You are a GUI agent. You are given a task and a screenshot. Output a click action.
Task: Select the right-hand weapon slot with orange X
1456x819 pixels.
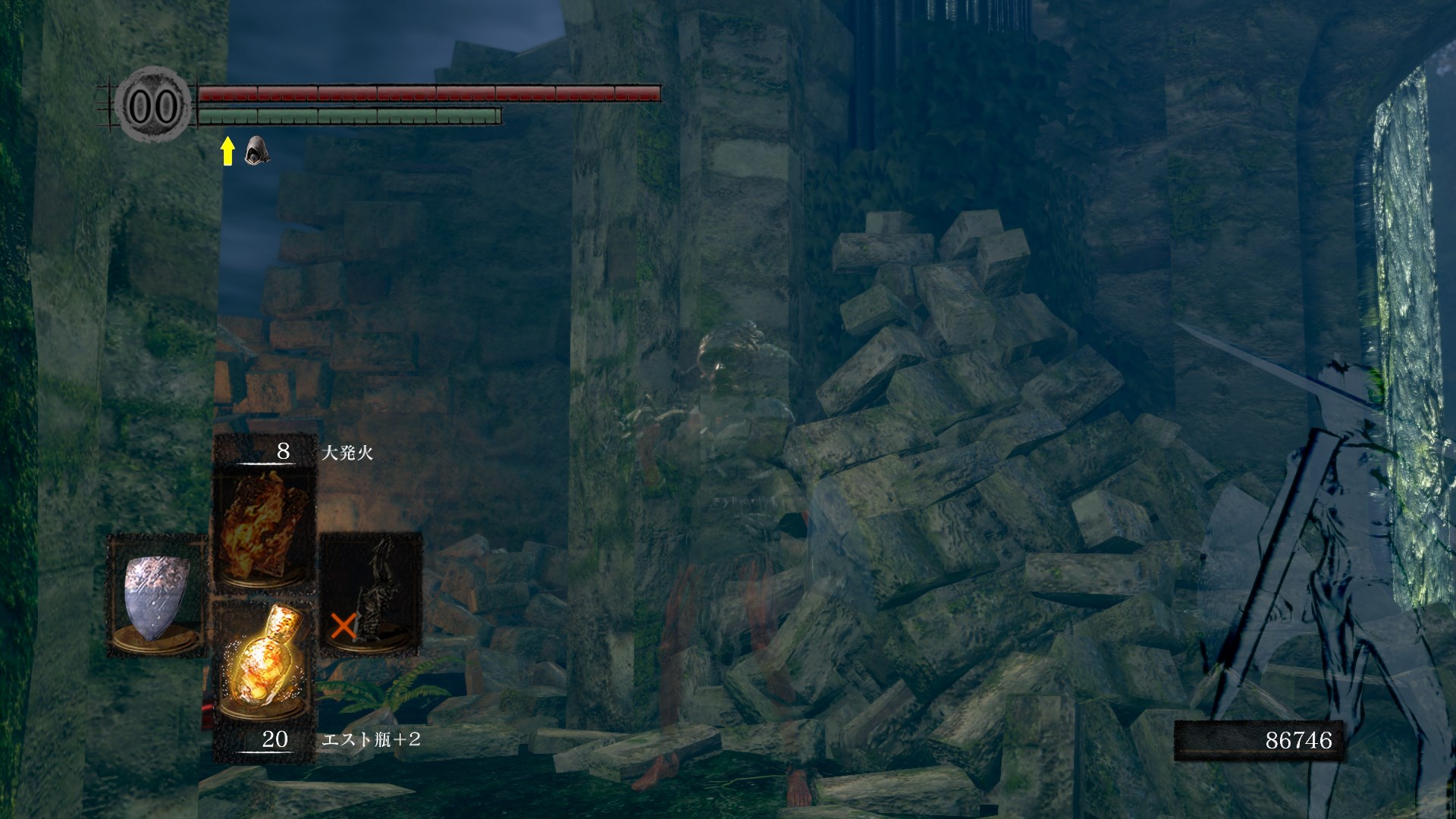(x=371, y=594)
